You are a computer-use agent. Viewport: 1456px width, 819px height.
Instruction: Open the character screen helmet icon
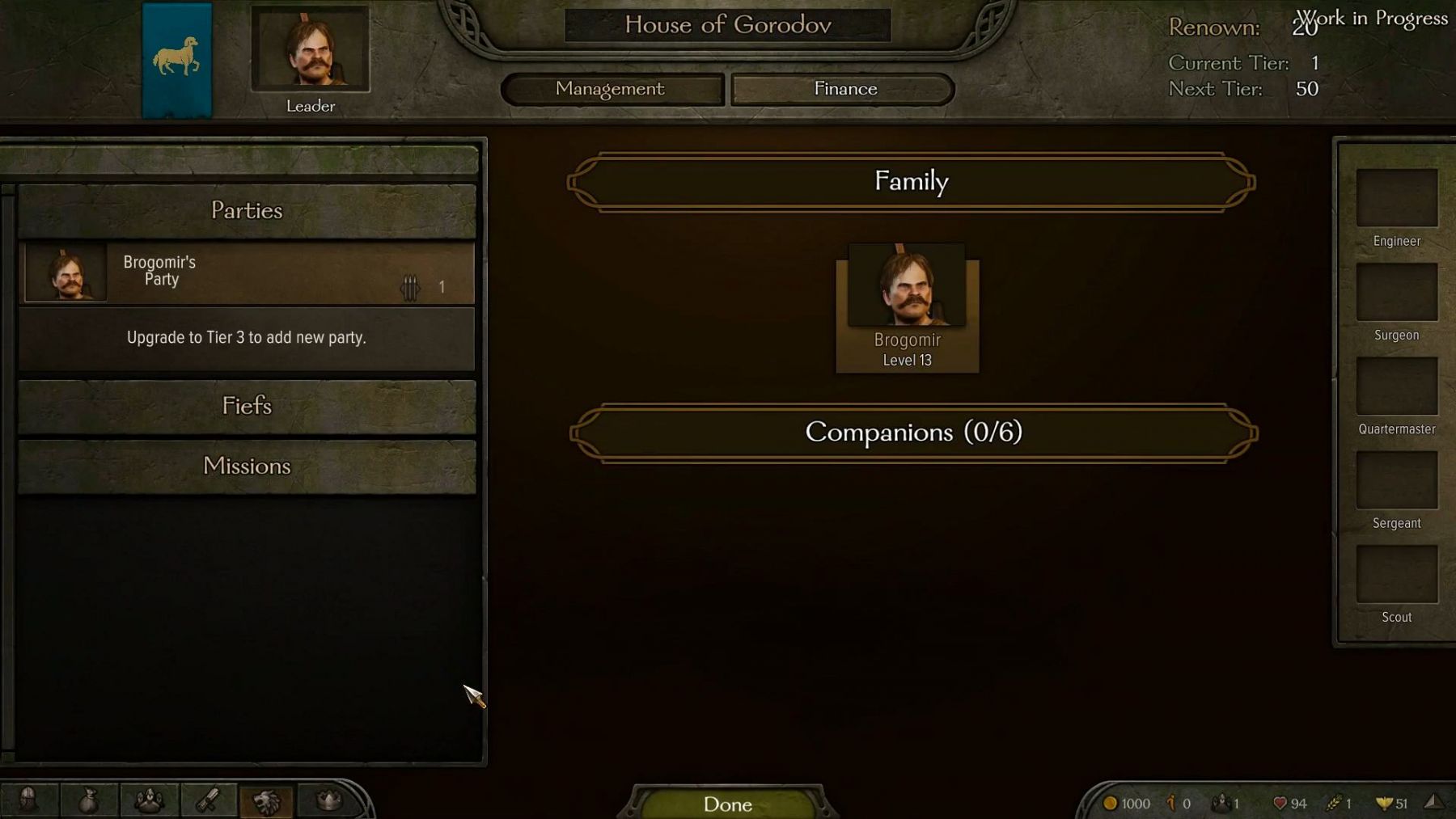pos(28,800)
